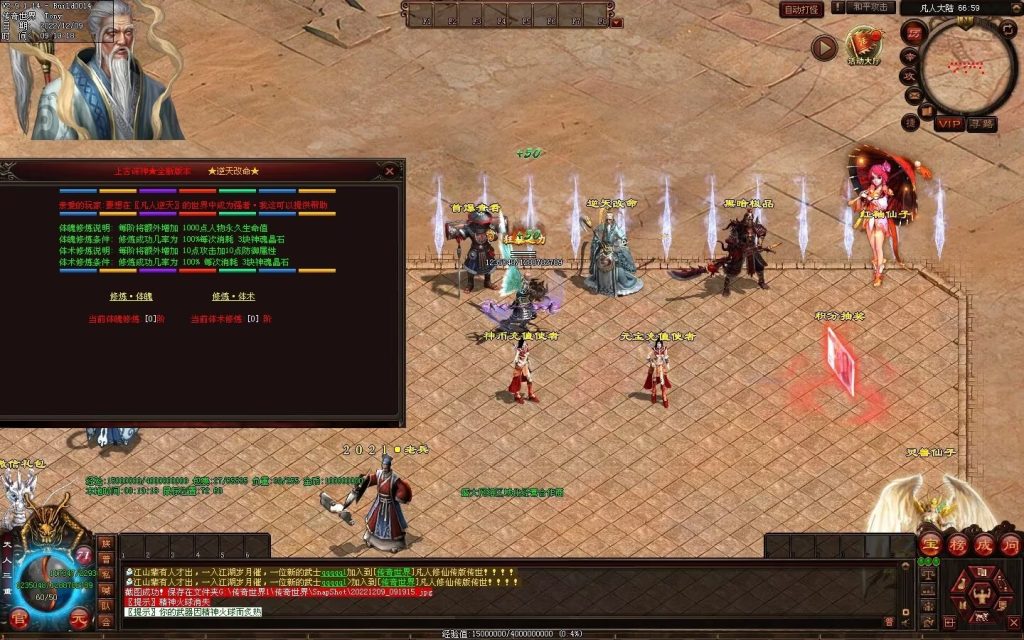1024x640 pixels.
Task: Open the 成 achievements button
Action: pyautogui.click(x=983, y=545)
